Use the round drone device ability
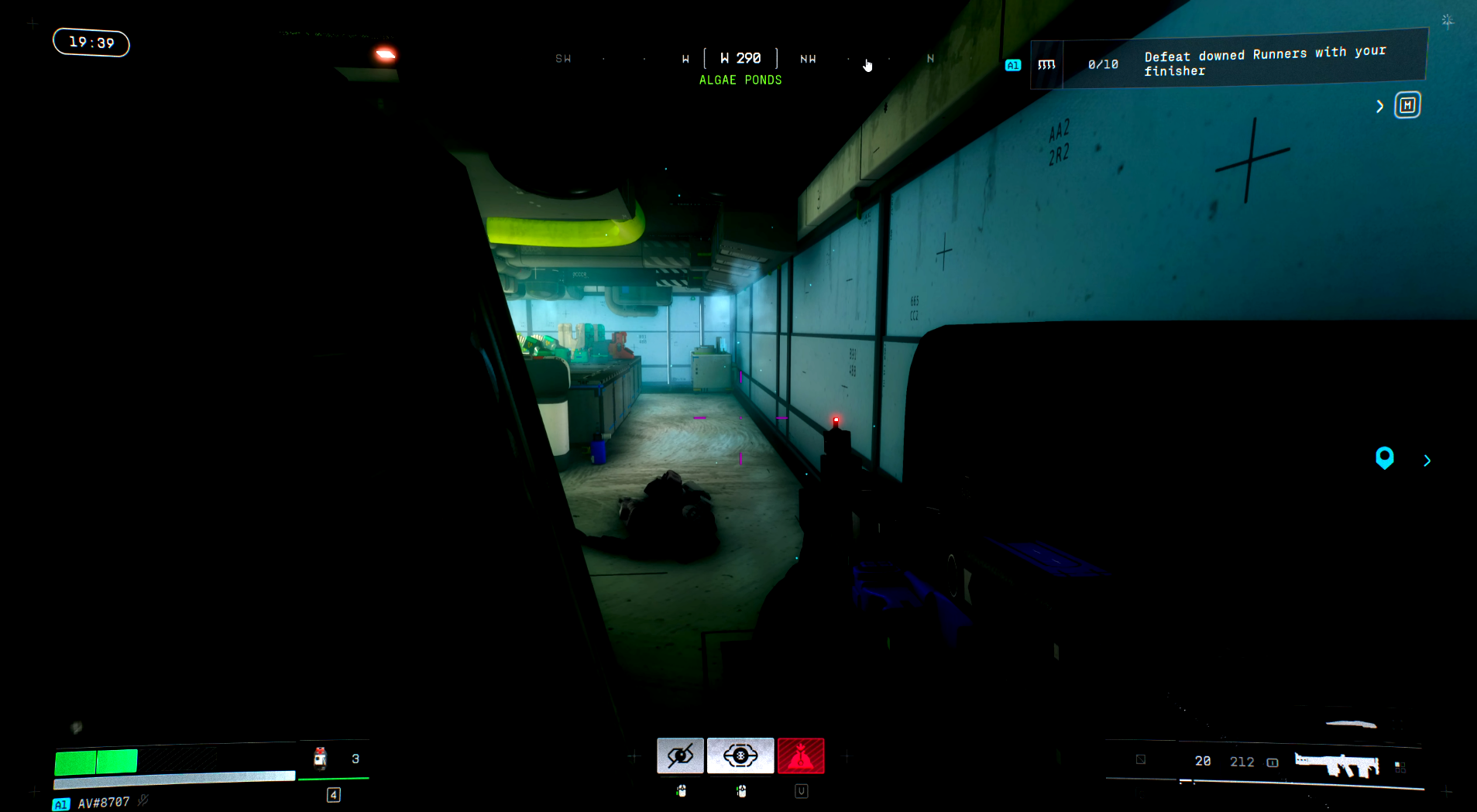Image resolution: width=1477 pixels, height=812 pixels. pyautogui.click(x=740, y=755)
